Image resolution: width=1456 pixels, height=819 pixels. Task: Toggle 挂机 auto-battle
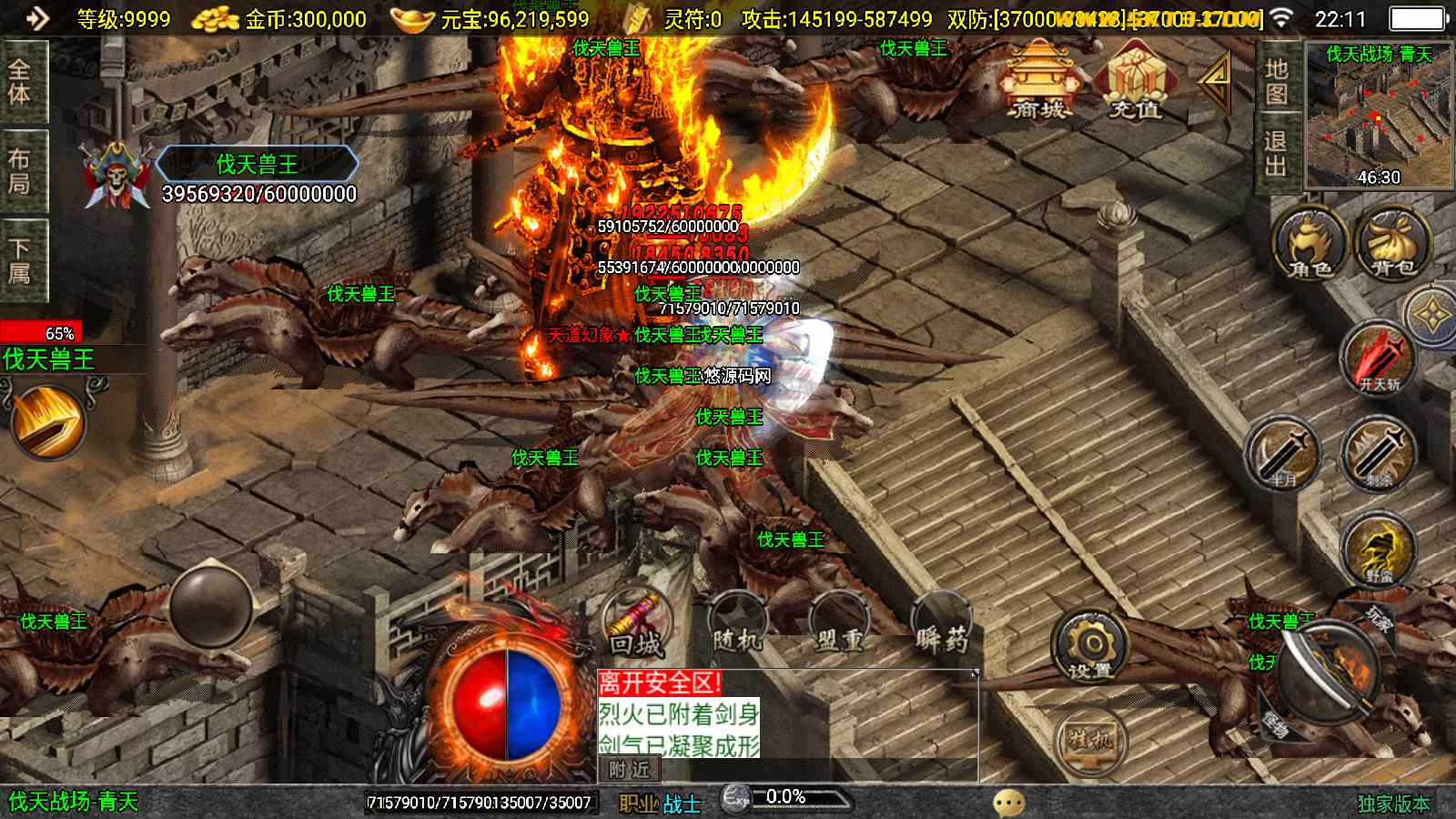[x=1090, y=741]
